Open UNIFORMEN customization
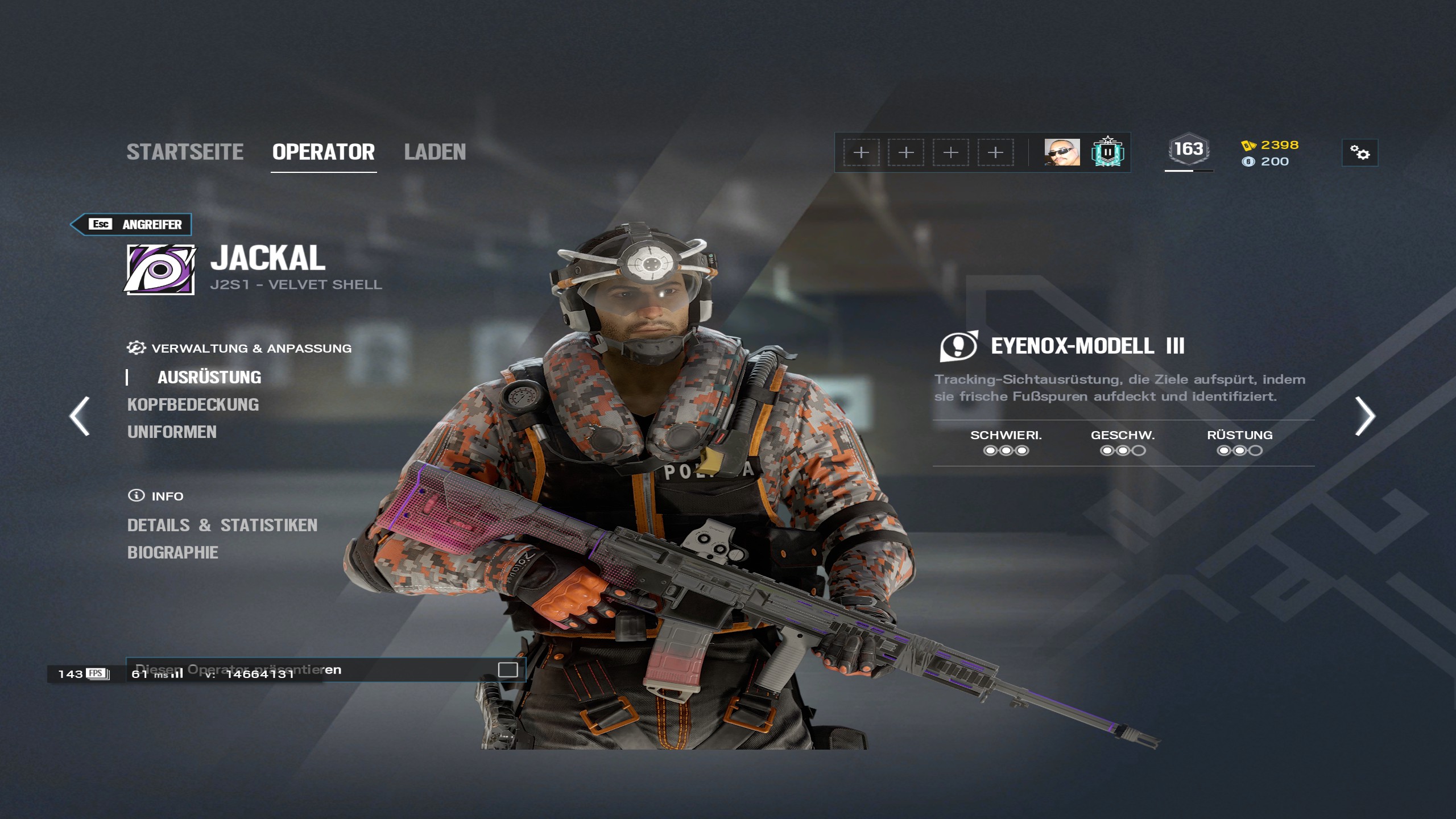The image size is (1456, 819). point(172,432)
